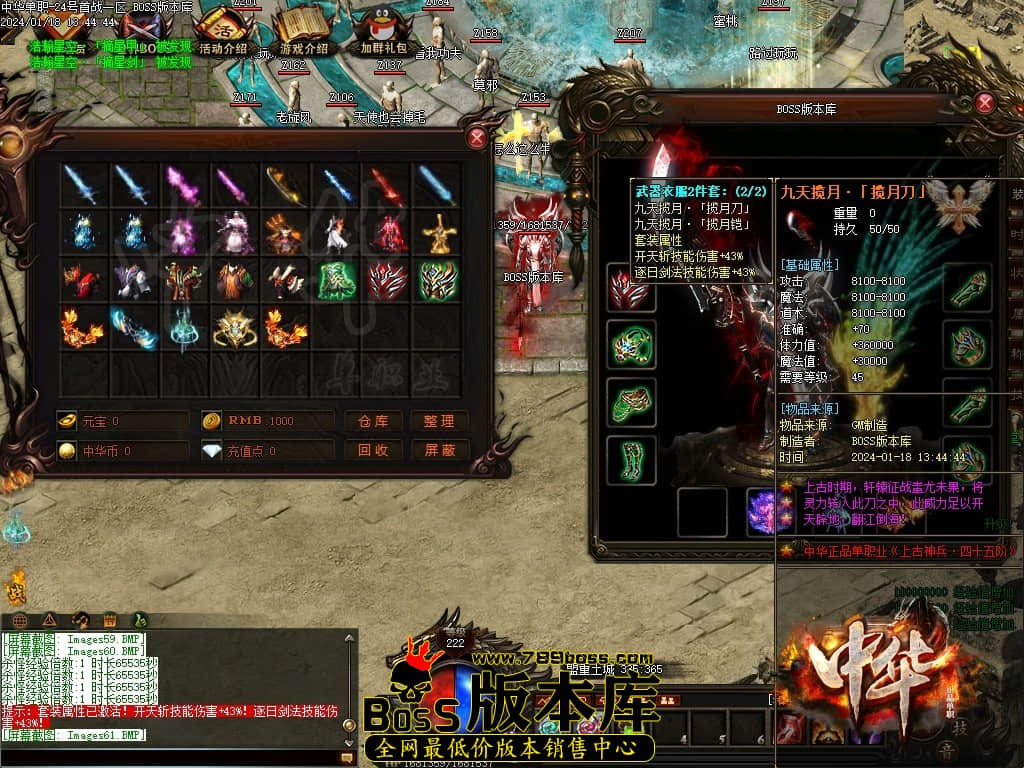1024x768 pixels.
Task: Sort the bag with 整理
Action: tap(439, 421)
